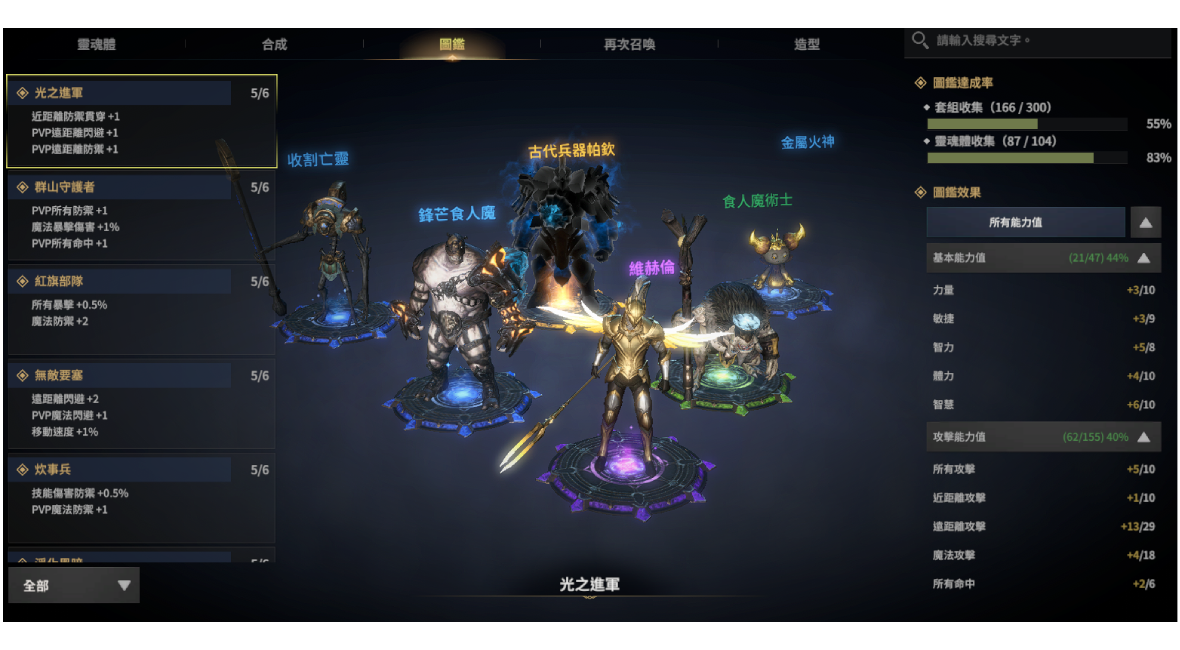The width and height of the screenshot is (1180, 650).
Task: Collapse the 攻擊能力值 section
Action: (x=1143, y=437)
